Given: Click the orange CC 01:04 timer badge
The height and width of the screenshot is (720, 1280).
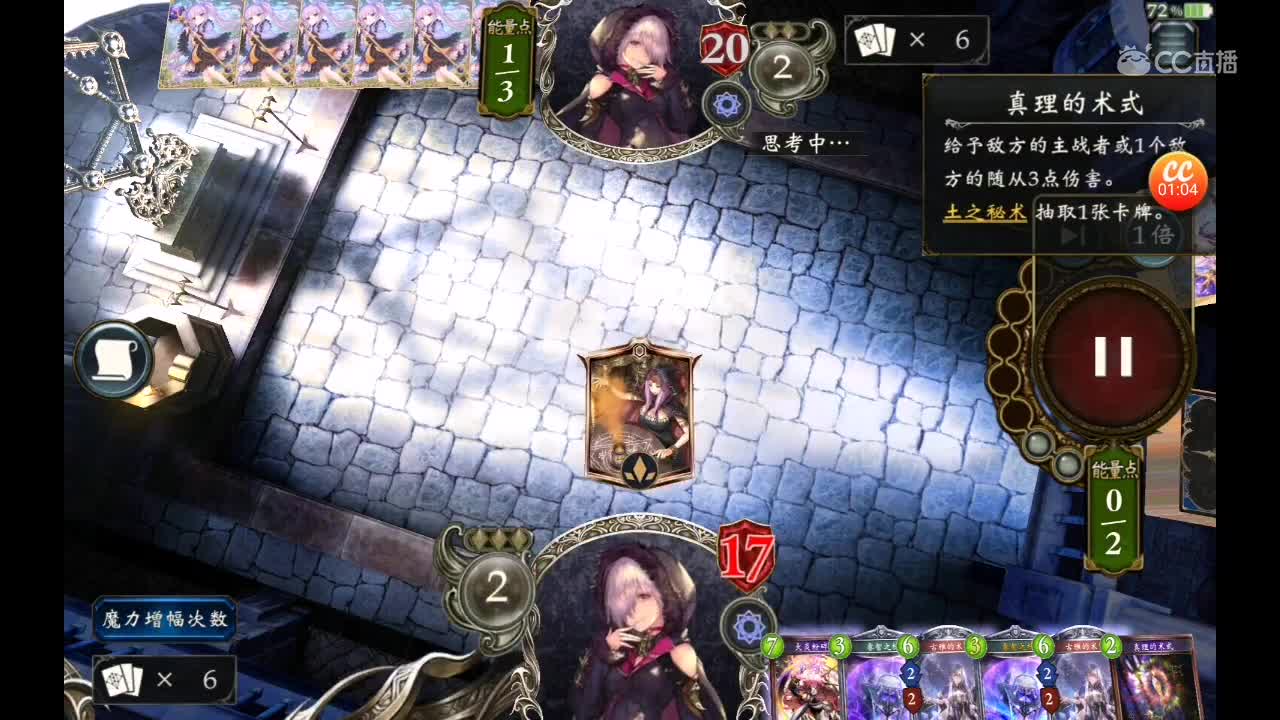Looking at the screenshot, I should [1177, 178].
